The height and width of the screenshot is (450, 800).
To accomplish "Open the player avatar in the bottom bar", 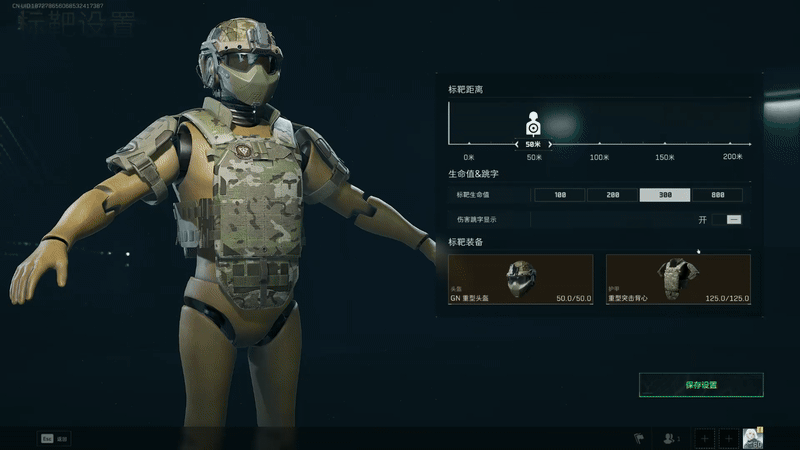I will (x=754, y=437).
